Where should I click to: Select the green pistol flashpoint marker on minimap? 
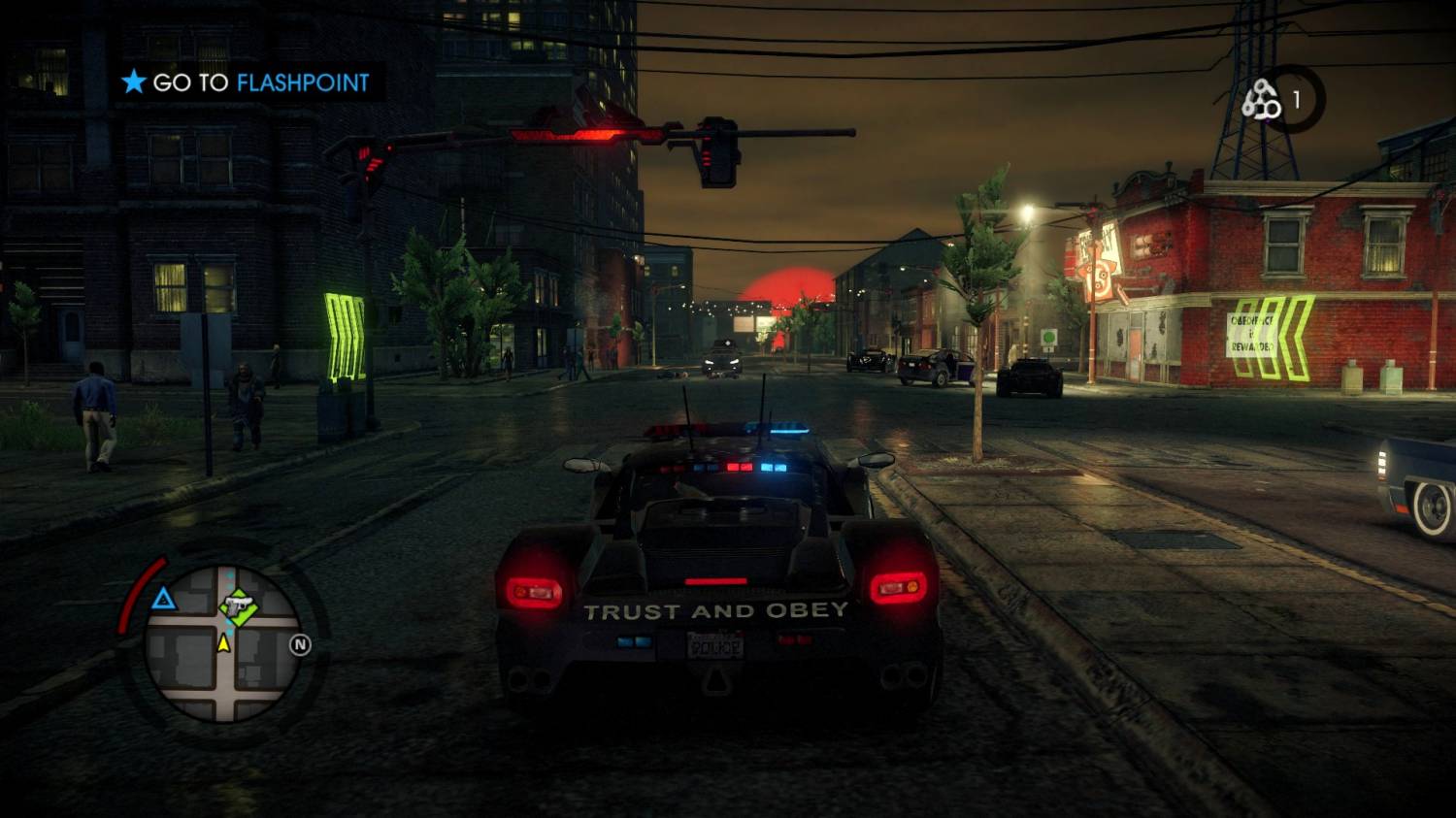coord(238,606)
